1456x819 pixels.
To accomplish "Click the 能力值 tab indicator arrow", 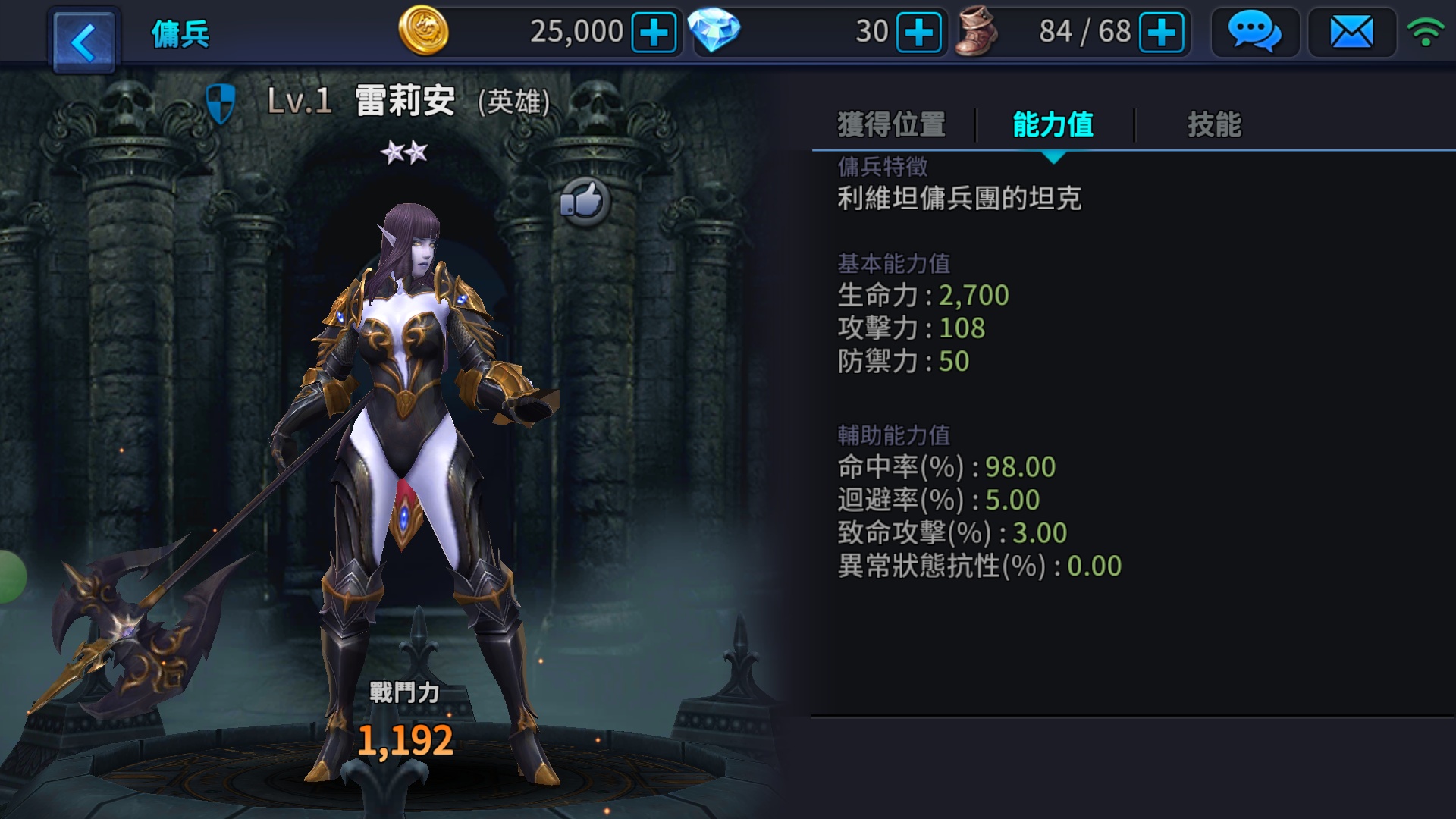I will pos(1053,156).
